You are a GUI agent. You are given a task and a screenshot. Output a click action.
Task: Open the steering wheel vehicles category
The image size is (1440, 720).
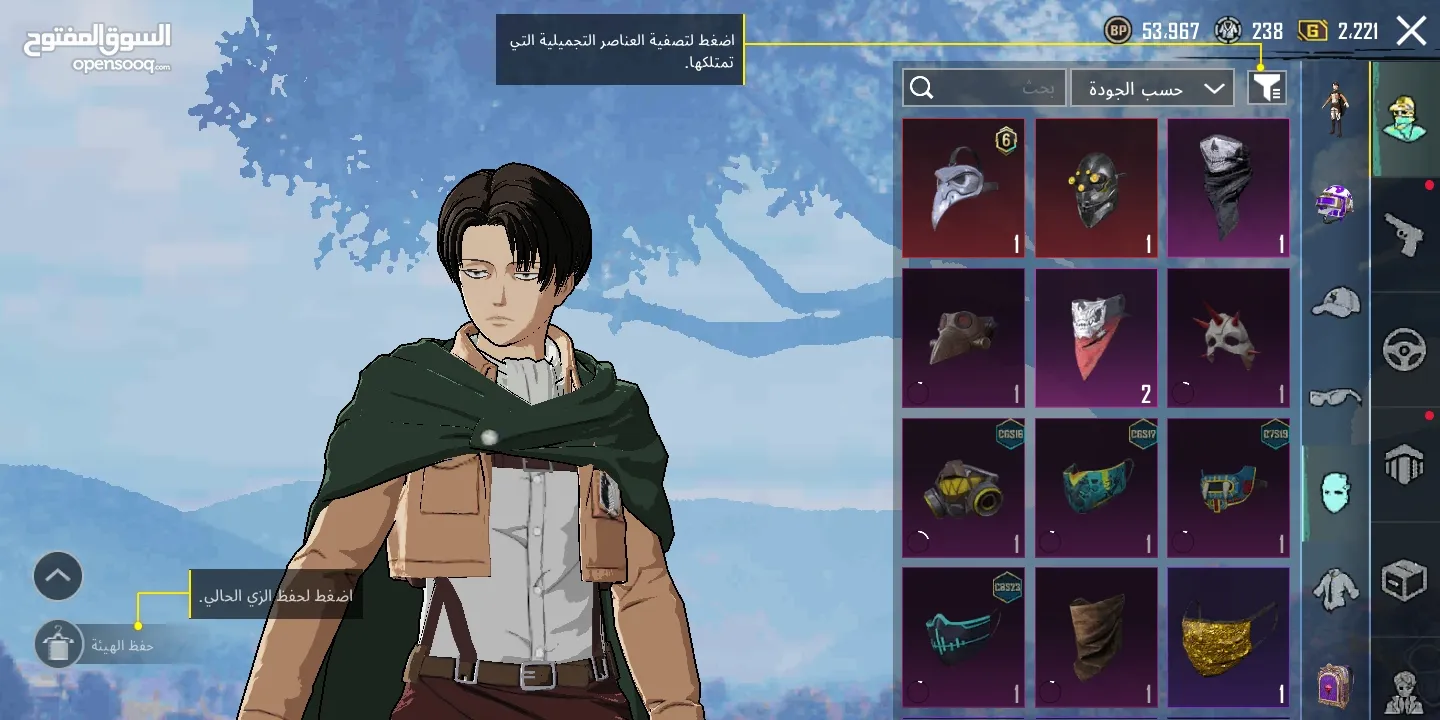(1404, 350)
